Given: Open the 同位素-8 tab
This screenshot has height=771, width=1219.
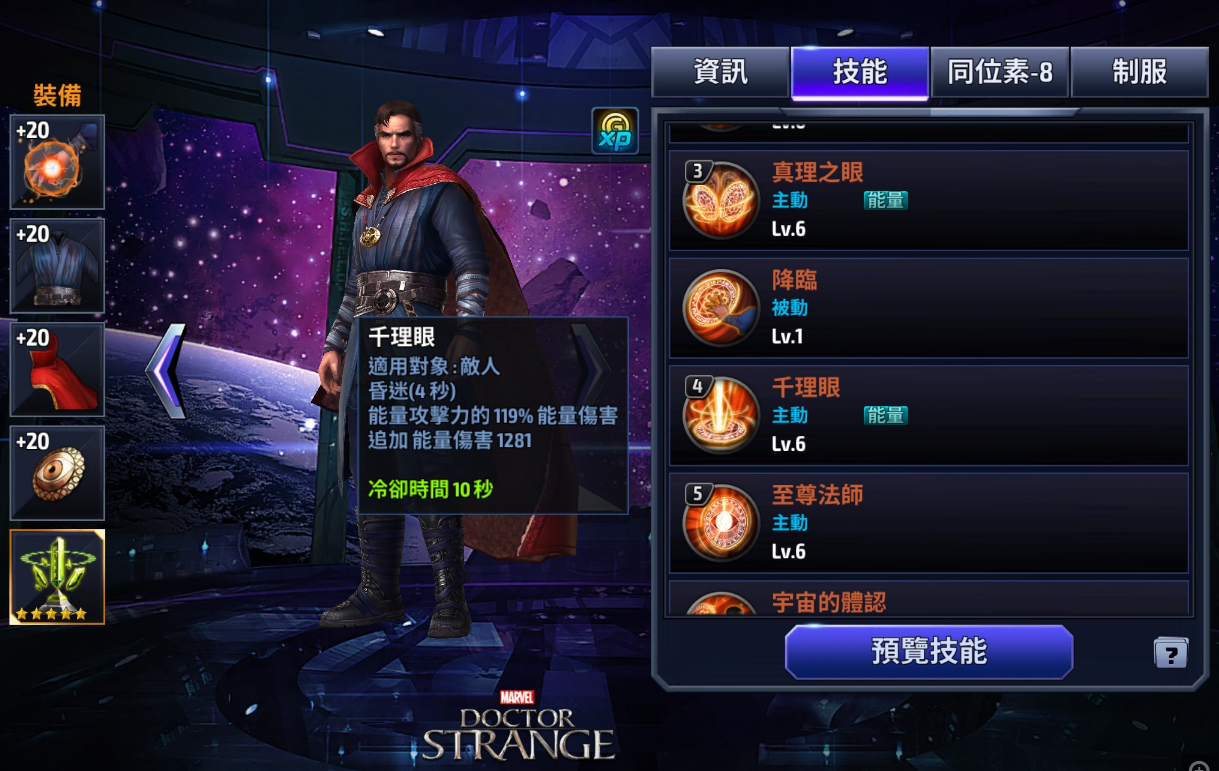Looking at the screenshot, I should [x=1000, y=73].
